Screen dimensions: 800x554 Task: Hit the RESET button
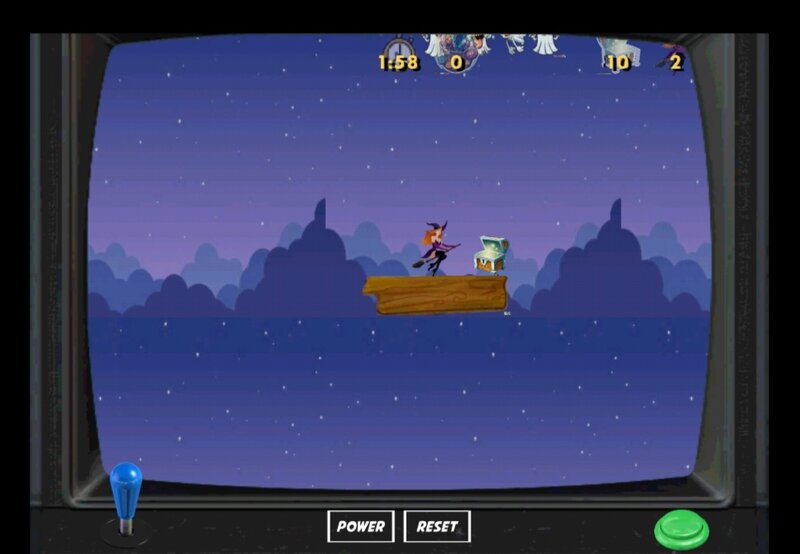[437, 526]
